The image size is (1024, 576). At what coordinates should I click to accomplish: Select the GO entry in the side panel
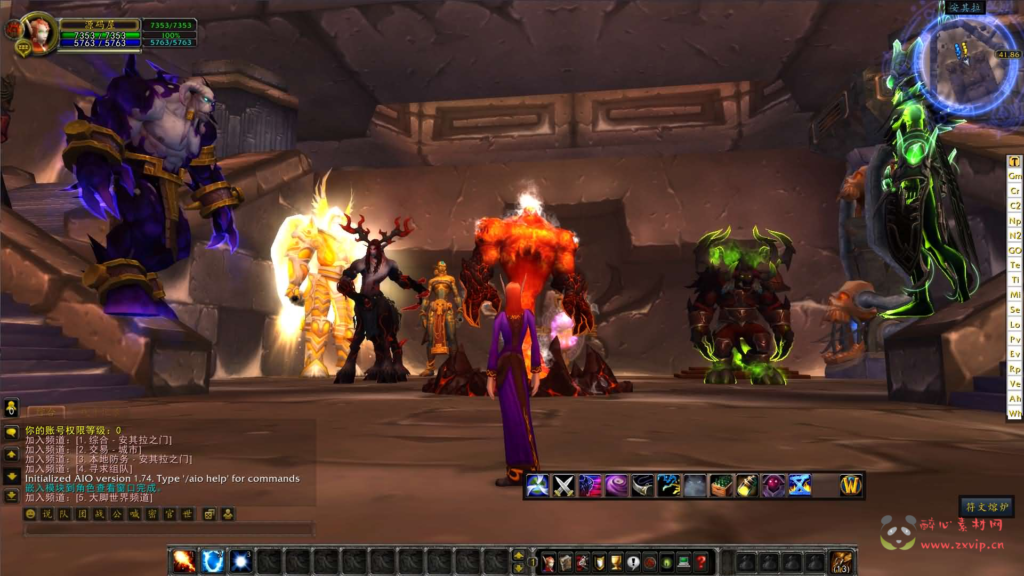(x=1015, y=250)
